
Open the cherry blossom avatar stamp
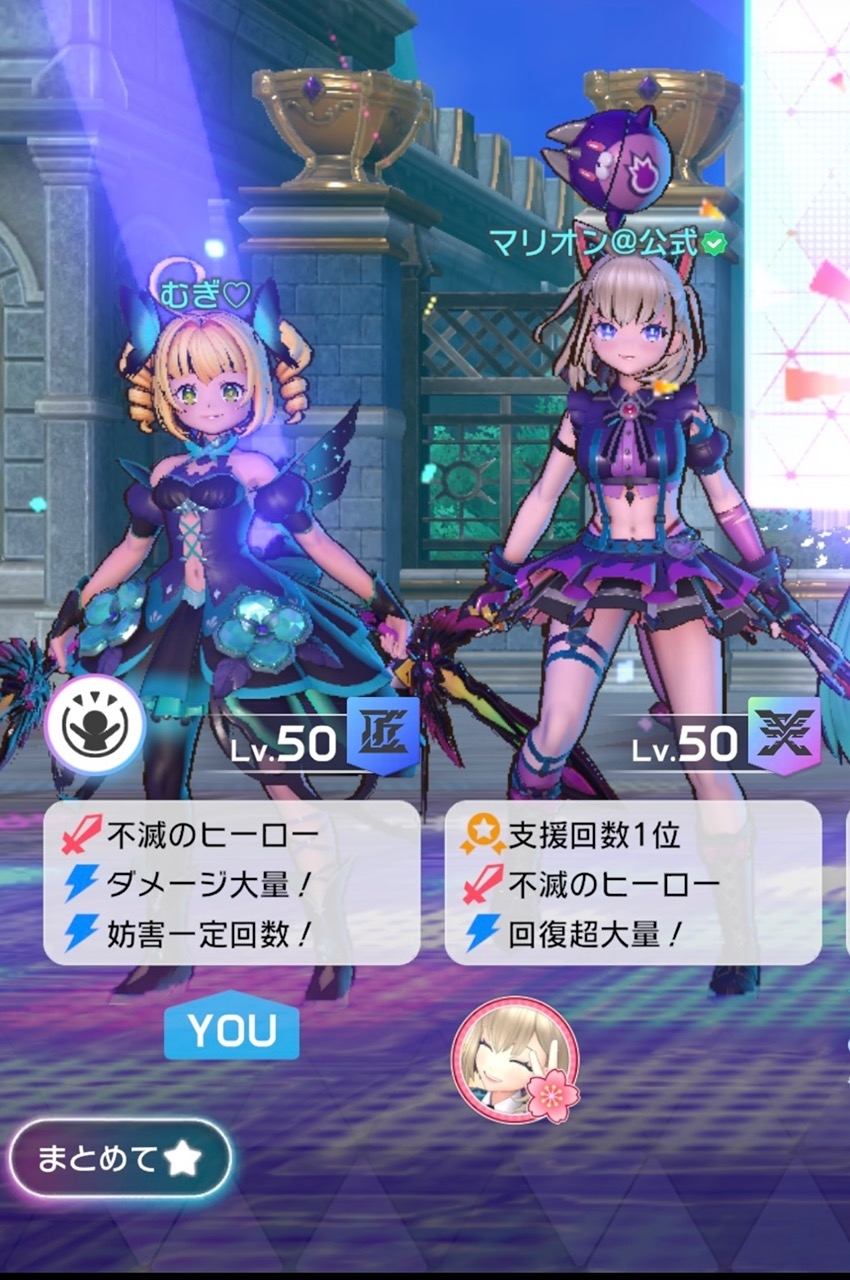click(x=515, y=1059)
